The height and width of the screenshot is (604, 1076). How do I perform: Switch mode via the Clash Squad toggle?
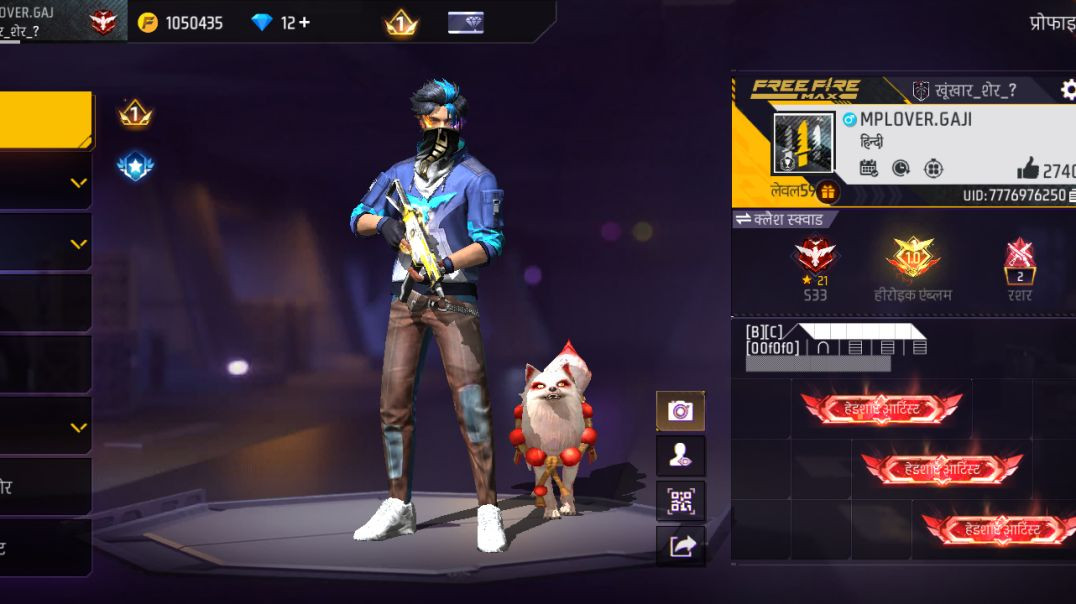(782, 219)
